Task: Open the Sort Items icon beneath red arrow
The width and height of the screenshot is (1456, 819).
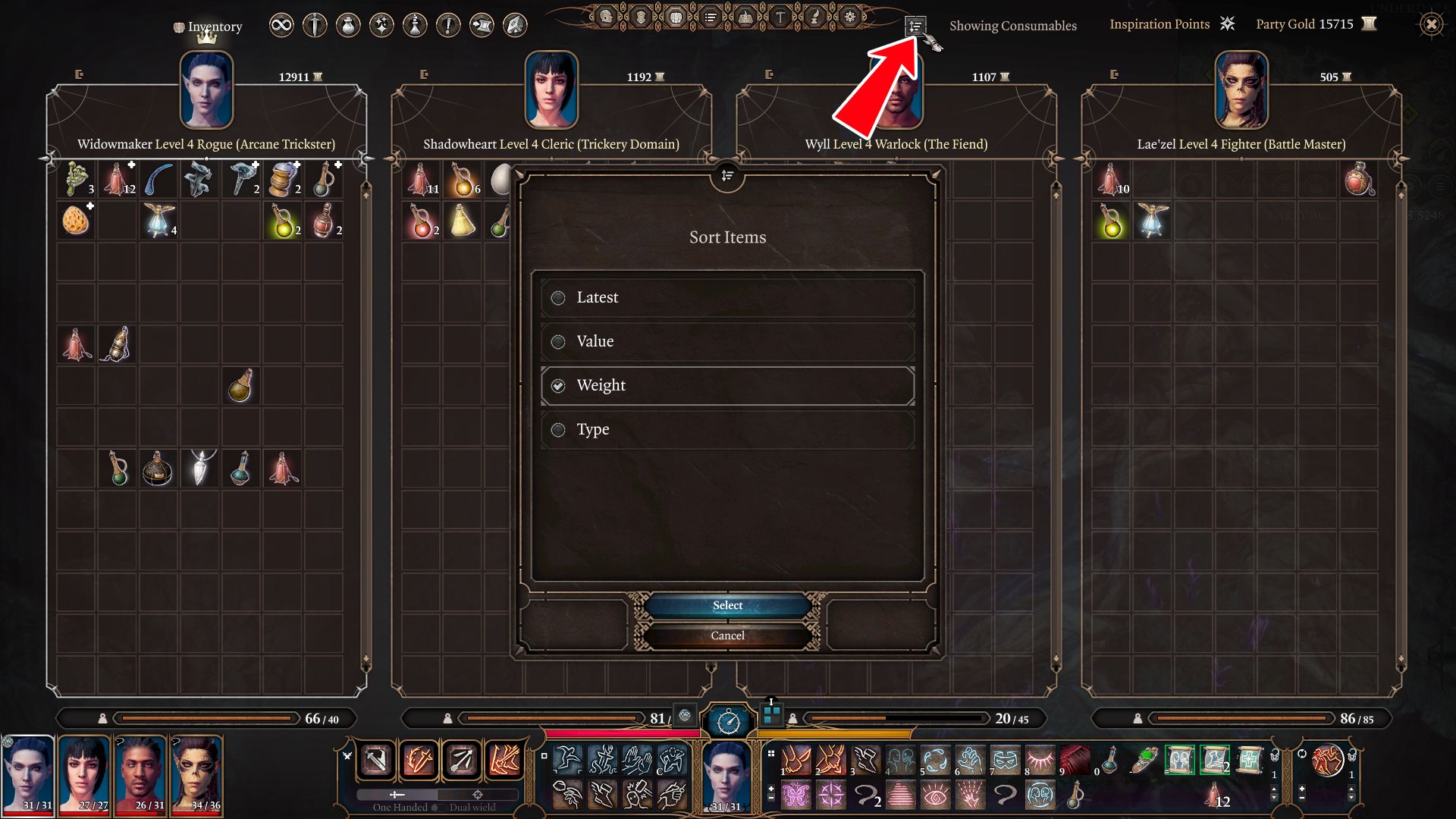Action: click(x=917, y=27)
